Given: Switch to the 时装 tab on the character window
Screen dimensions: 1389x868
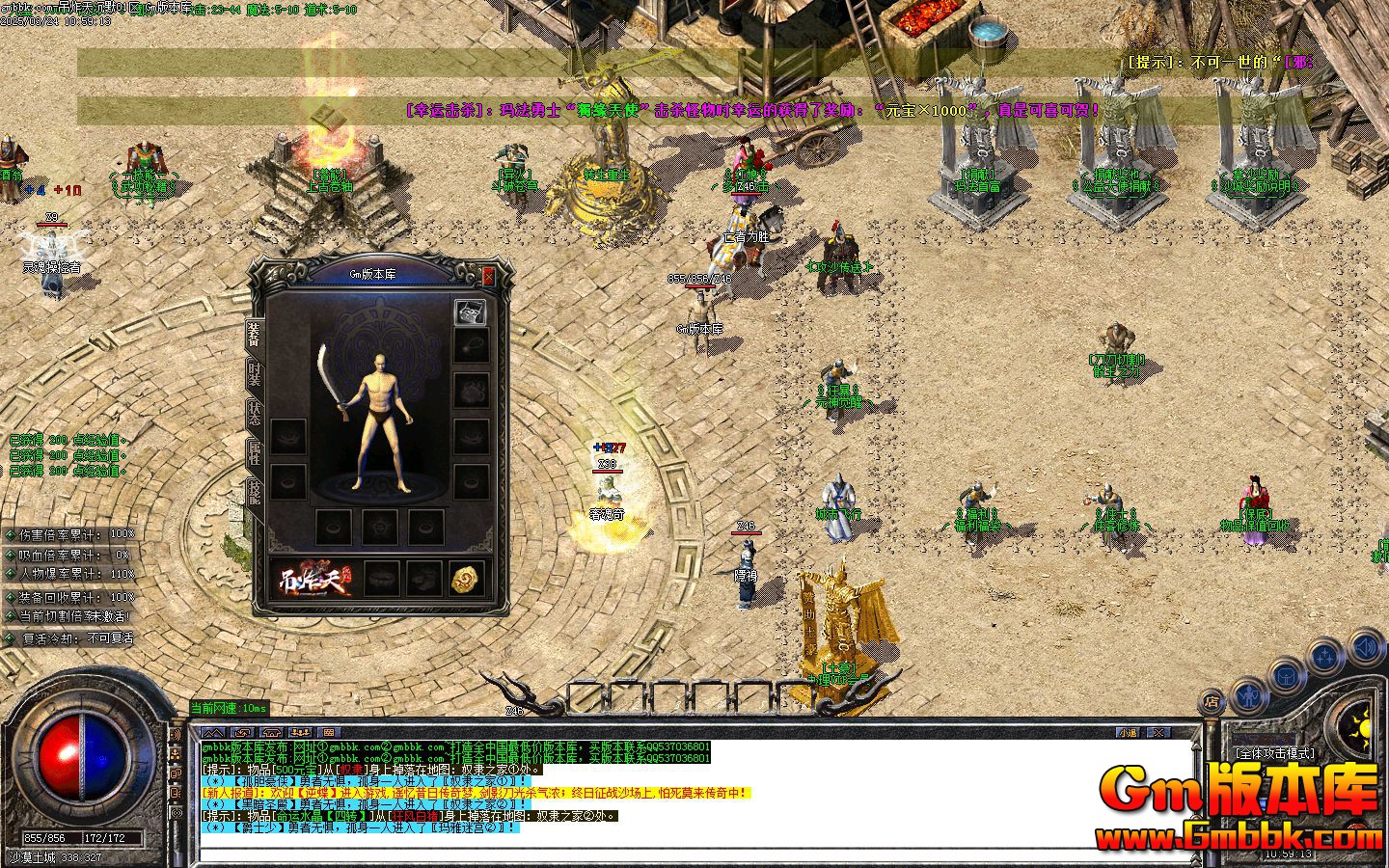Looking at the screenshot, I should [x=254, y=372].
